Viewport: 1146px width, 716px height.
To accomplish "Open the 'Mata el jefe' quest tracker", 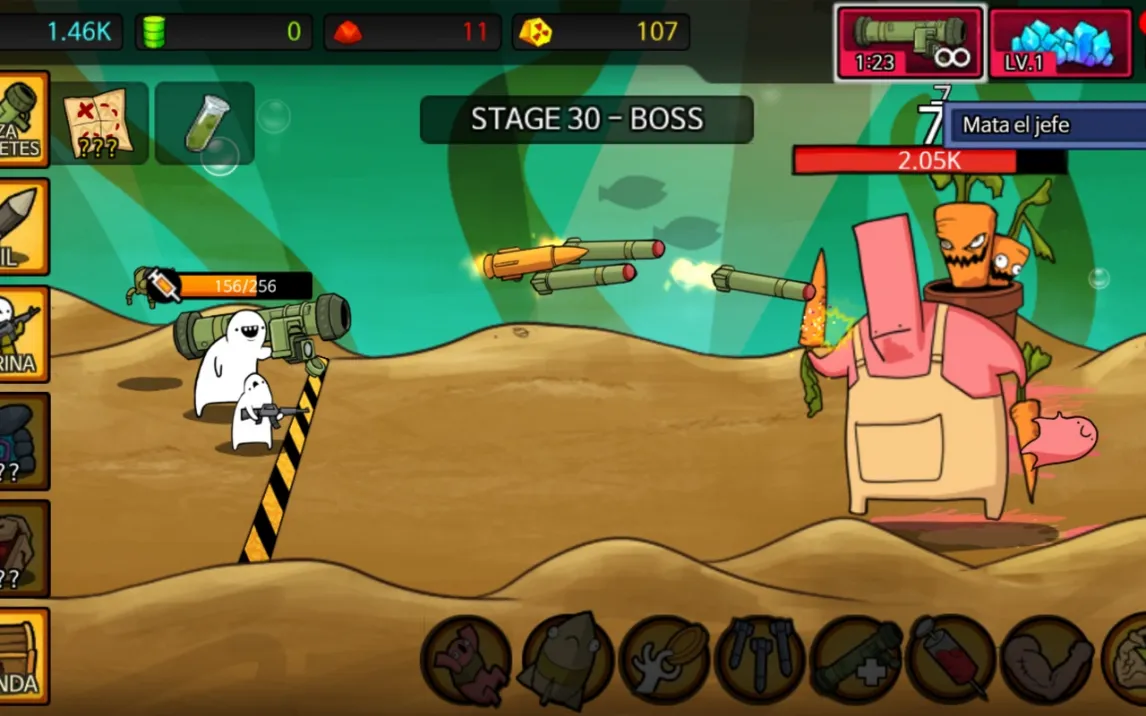I will click(x=1040, y=125).
